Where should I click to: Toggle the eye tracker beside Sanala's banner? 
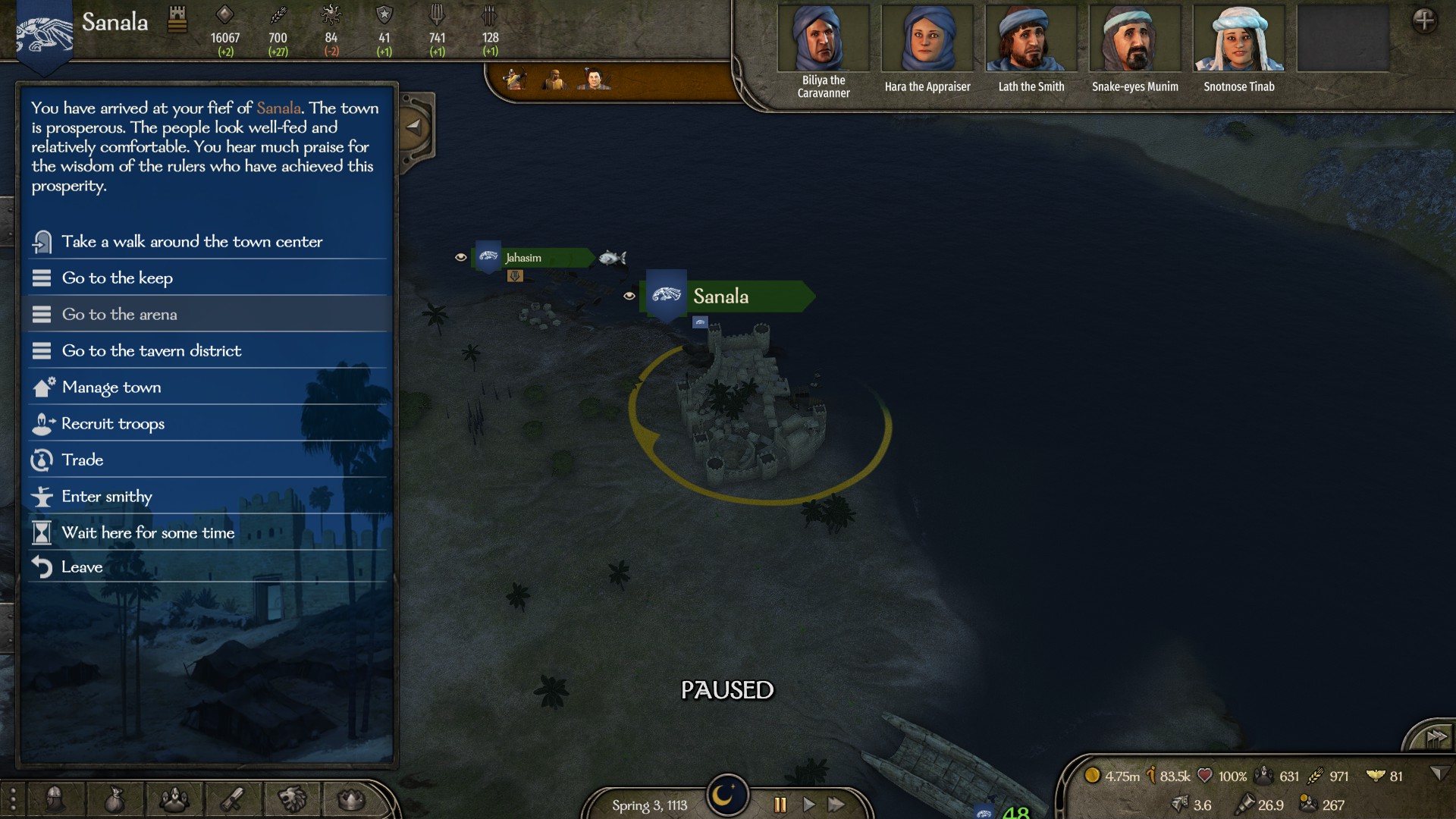point(630,297)
